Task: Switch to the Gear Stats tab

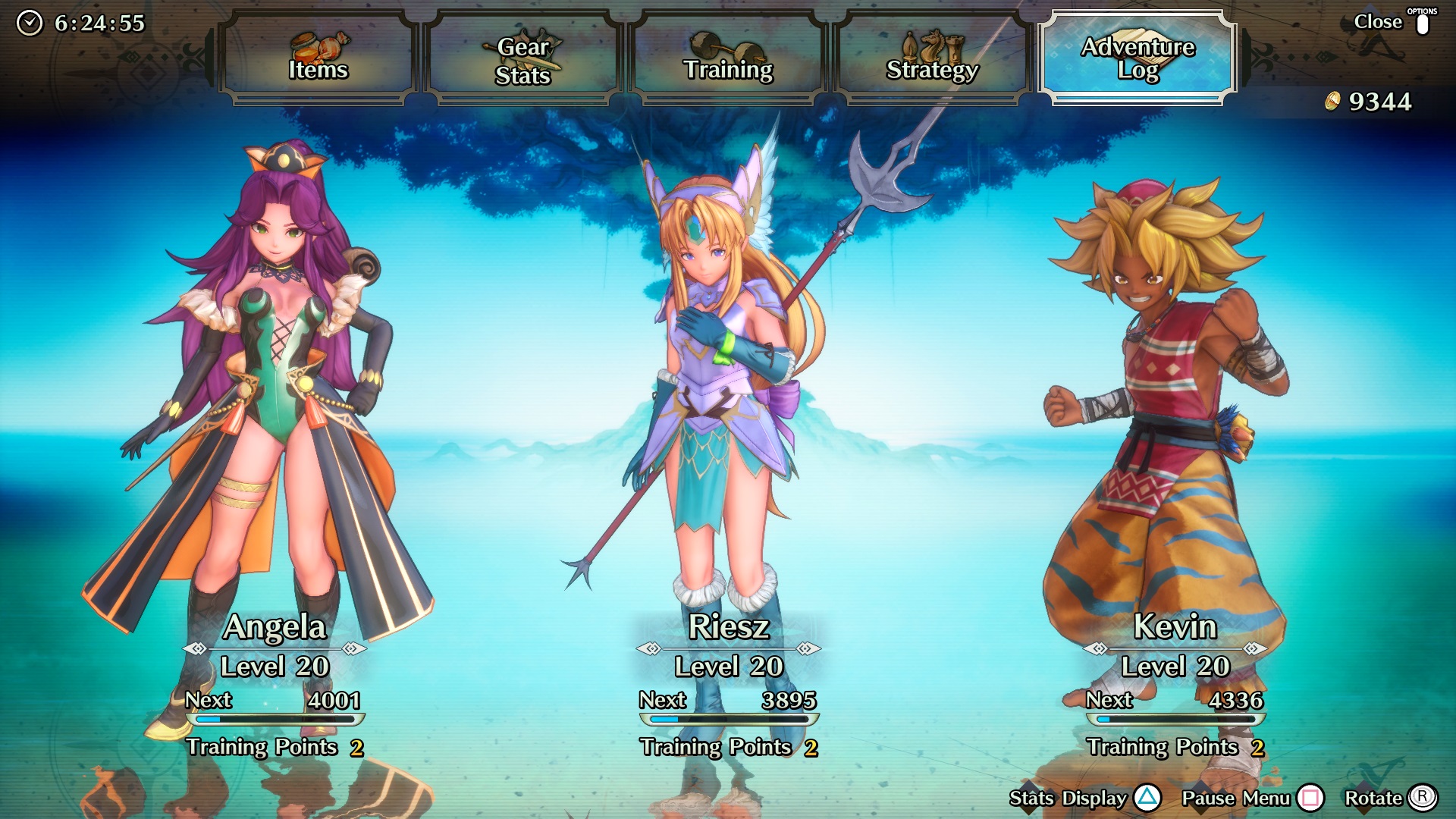Action: tap(523, 58)
